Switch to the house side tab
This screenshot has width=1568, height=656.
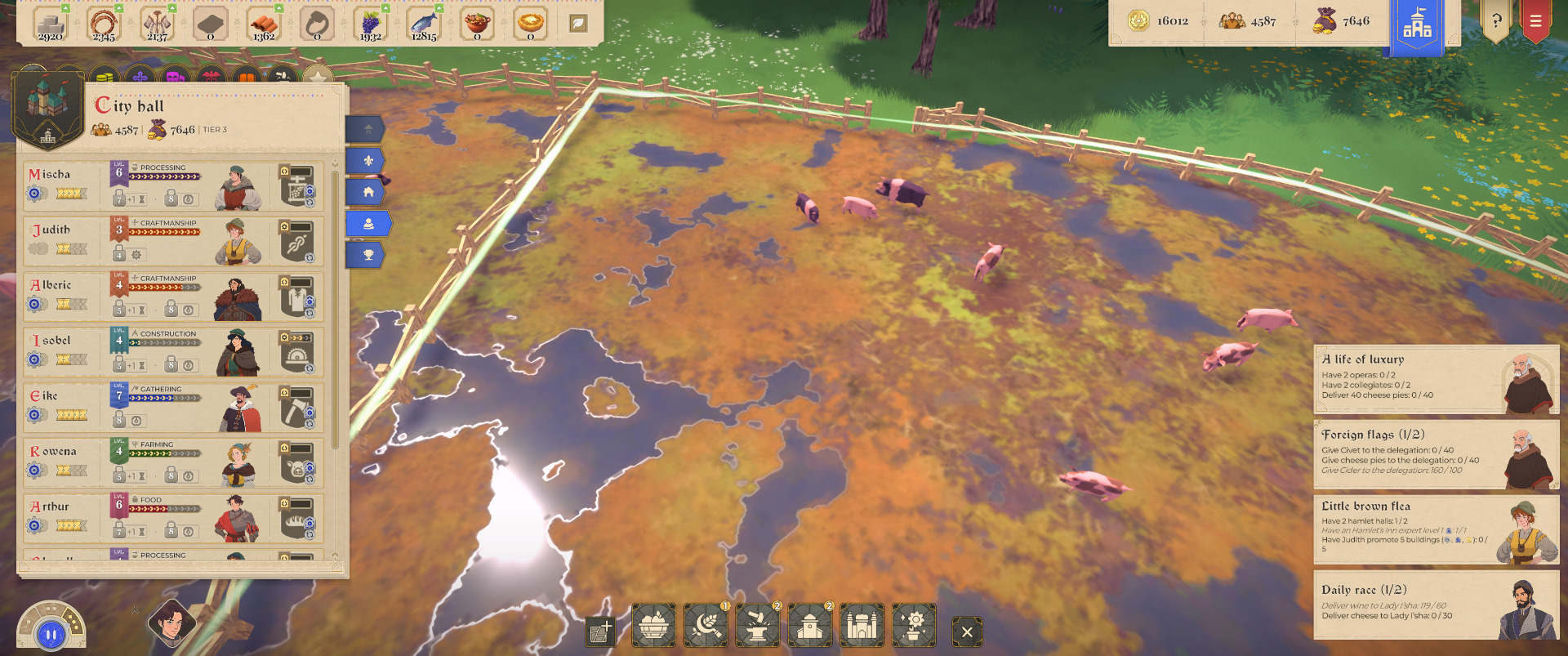coord(368,192)
